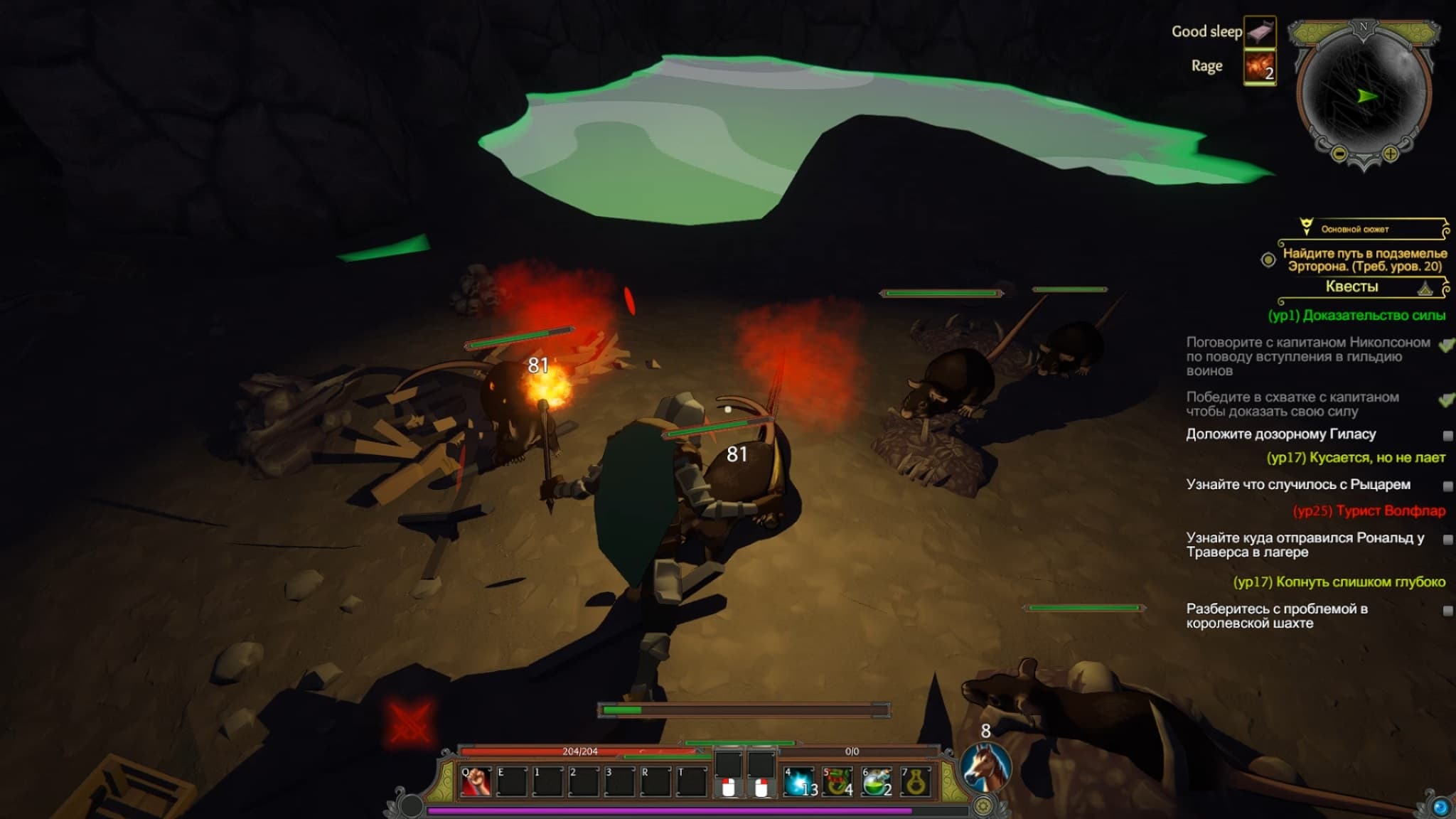Click the horse mount portrait

click(x=985, y=769)
